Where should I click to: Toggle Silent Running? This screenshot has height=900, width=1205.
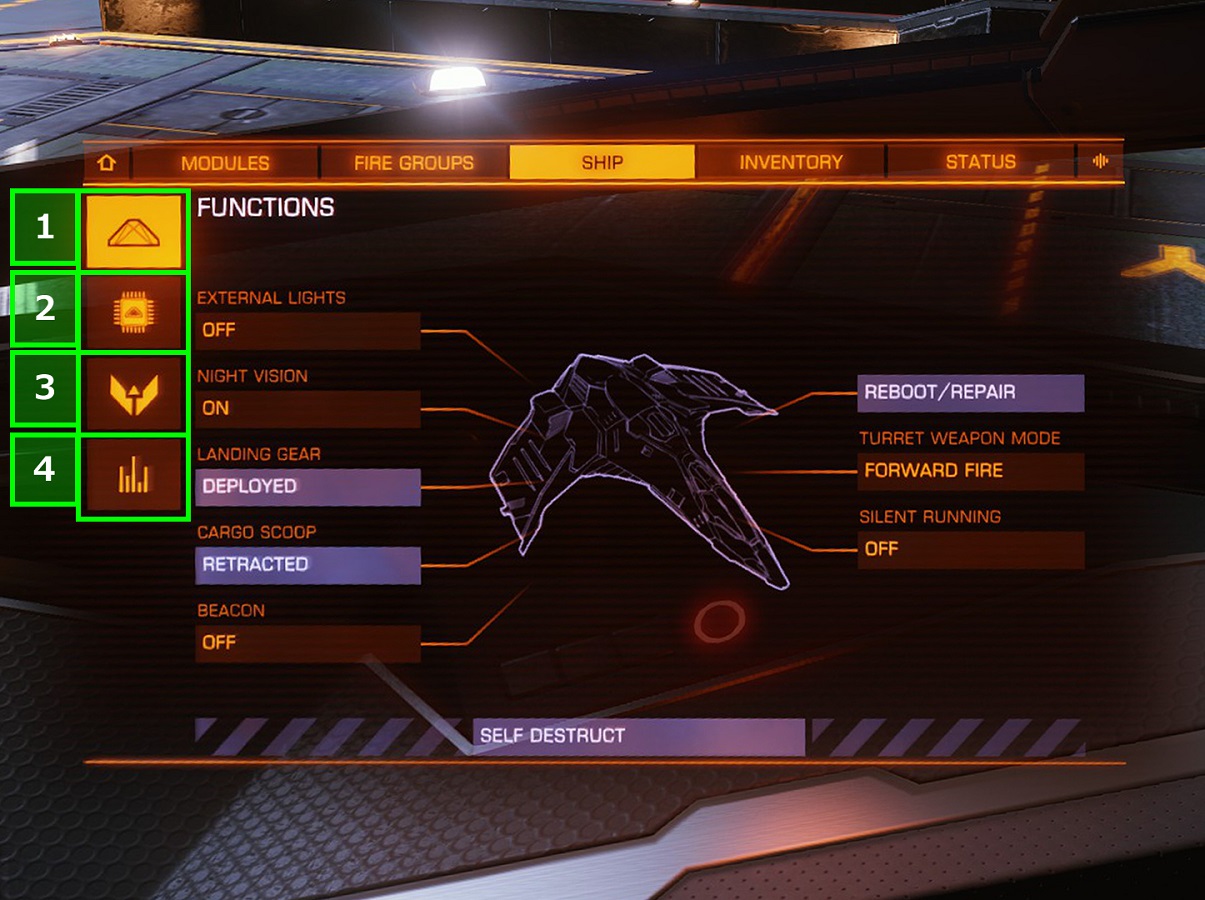pos(970,549)
